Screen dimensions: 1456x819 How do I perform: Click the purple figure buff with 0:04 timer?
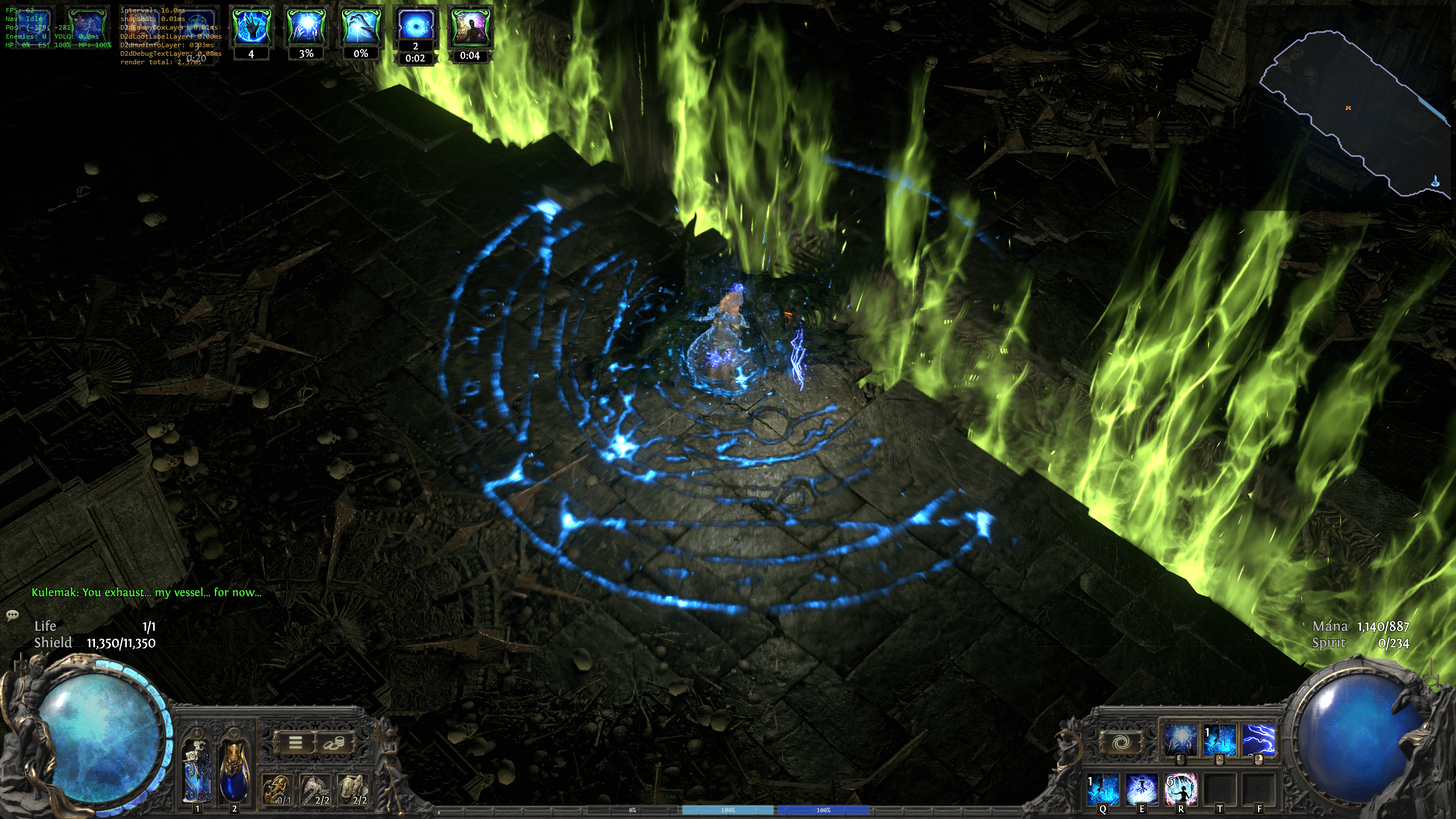click(x=470, y=27)
